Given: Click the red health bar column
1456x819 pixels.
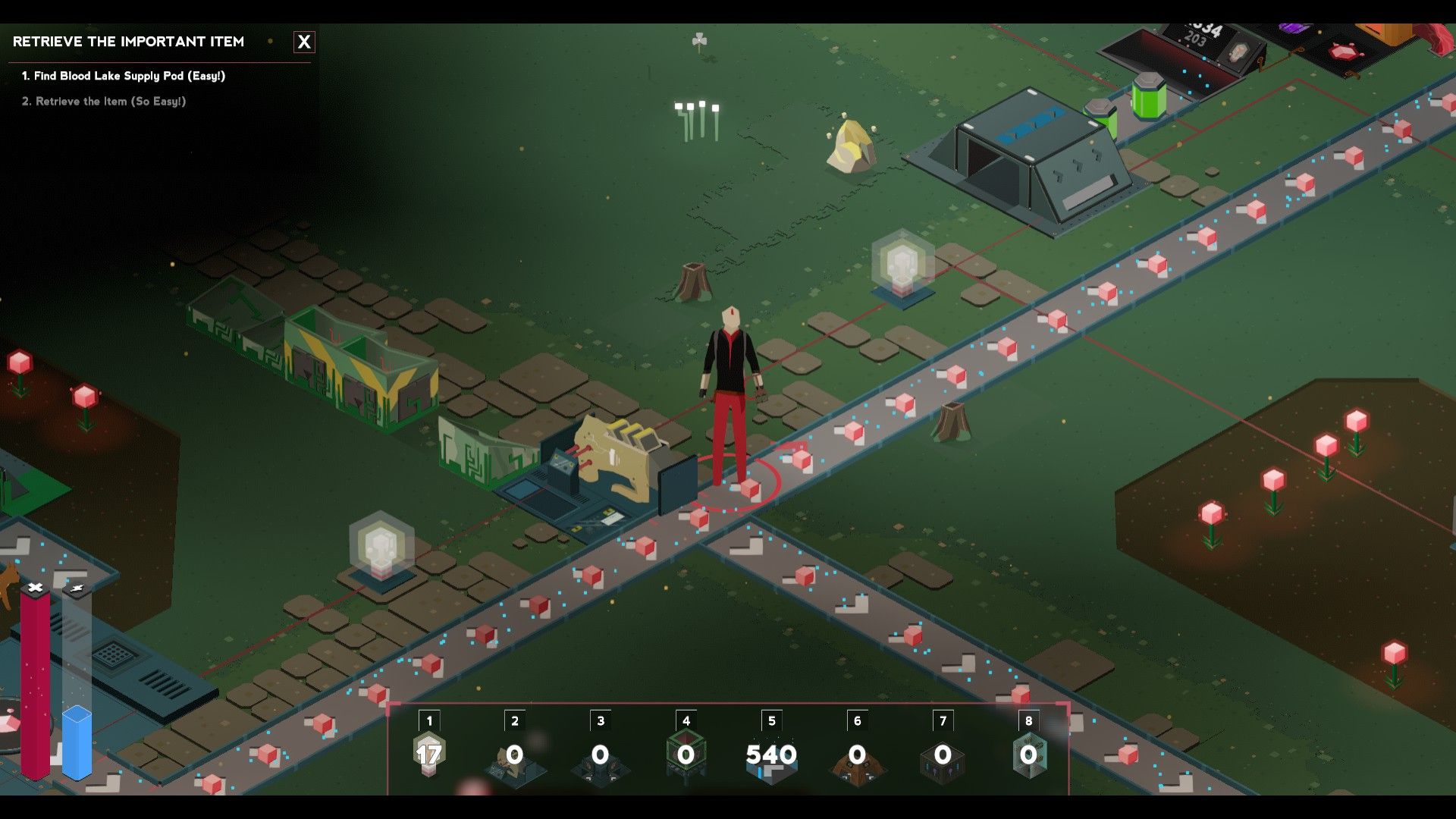Looking at the screenshot, I should tap(35, 682).
